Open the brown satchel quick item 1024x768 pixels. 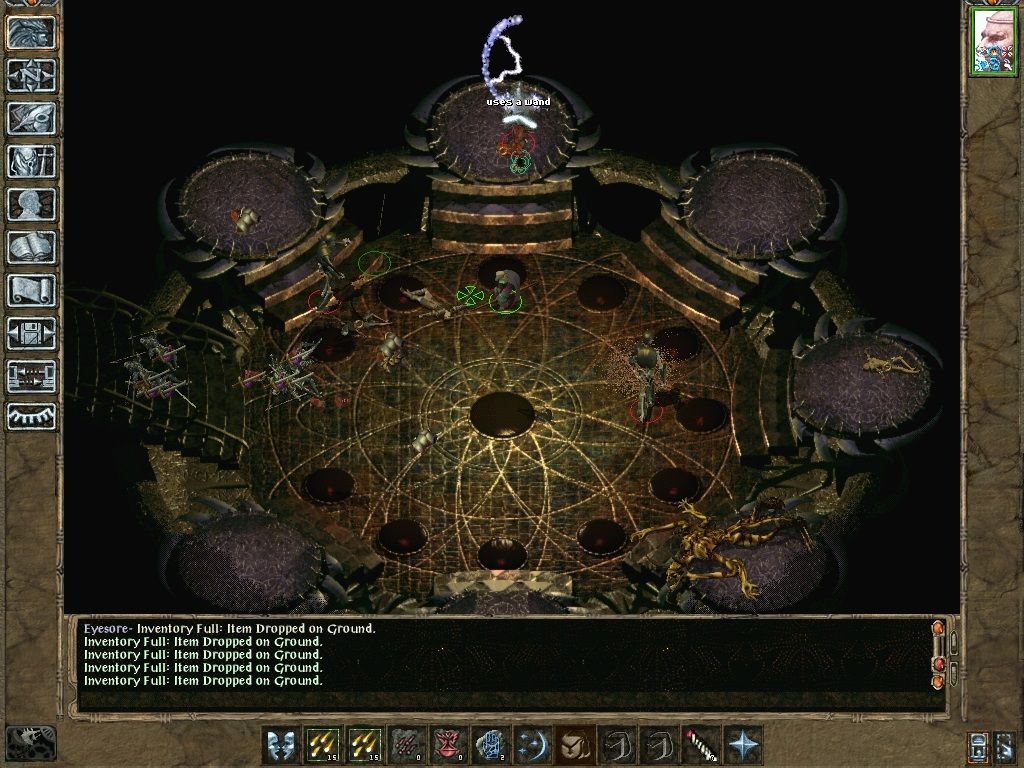coord(575,745)
